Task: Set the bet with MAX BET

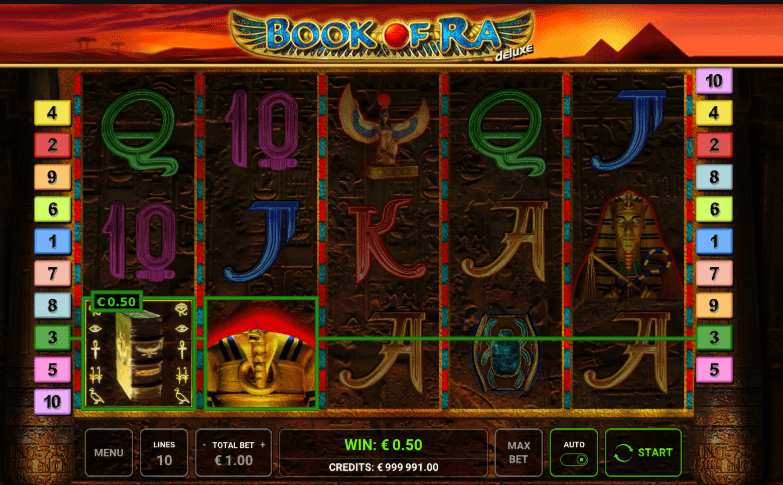Action: pos(518,452)
